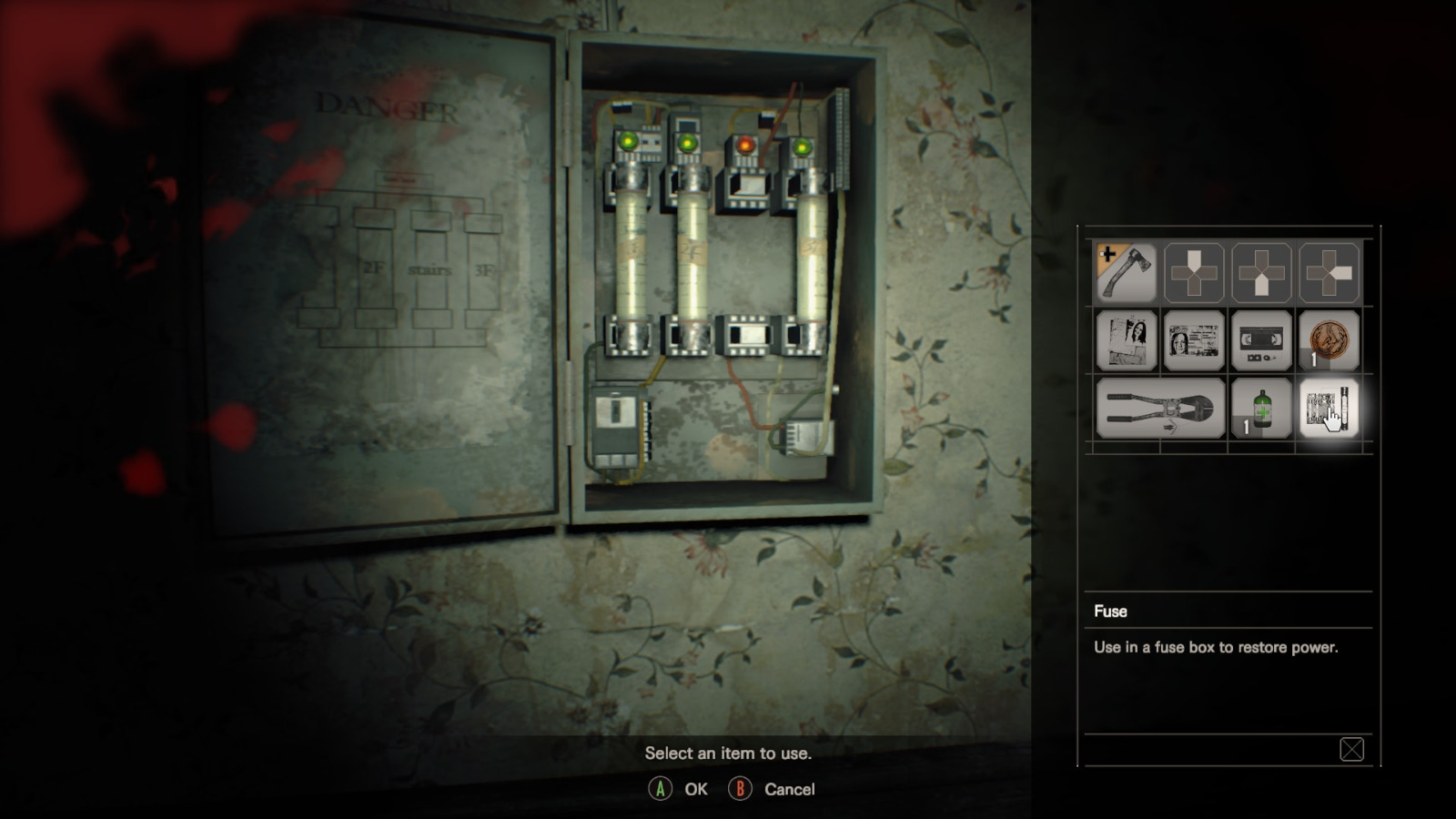This screenshot has width=1456, height=819.
Task: Choose the d-pad up shortcut slot
Action: pos(1194,272)
